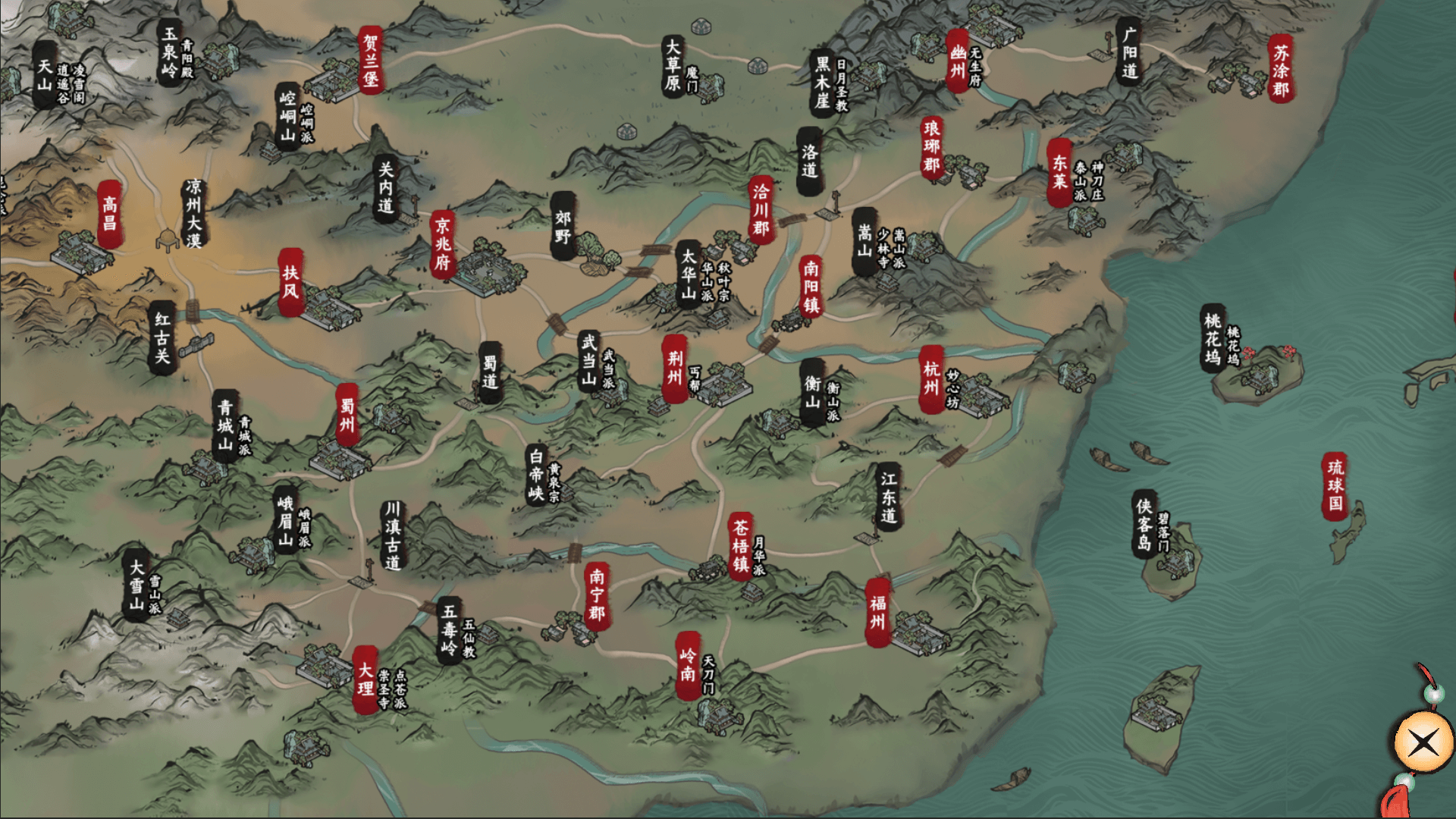Choose the 琉球国 island marker
This screenshot has width=1456, height=819.
click(x=1335, y=486)
